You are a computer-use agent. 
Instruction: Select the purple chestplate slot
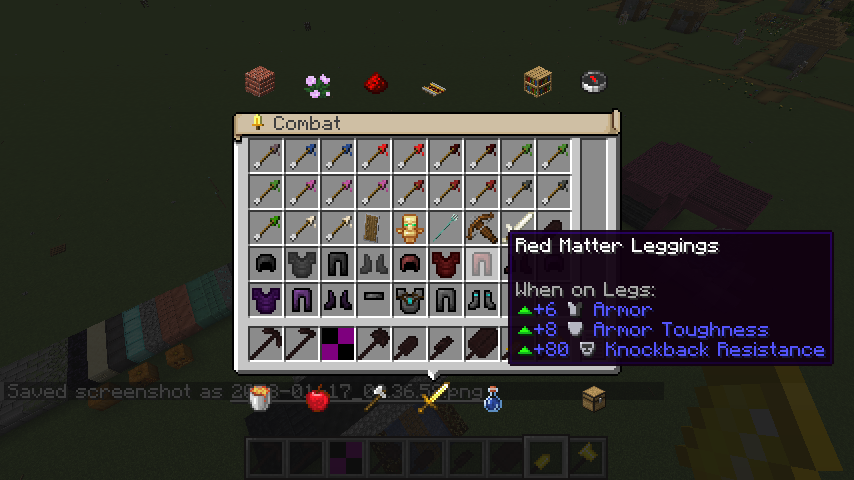[x=266, y=300]
